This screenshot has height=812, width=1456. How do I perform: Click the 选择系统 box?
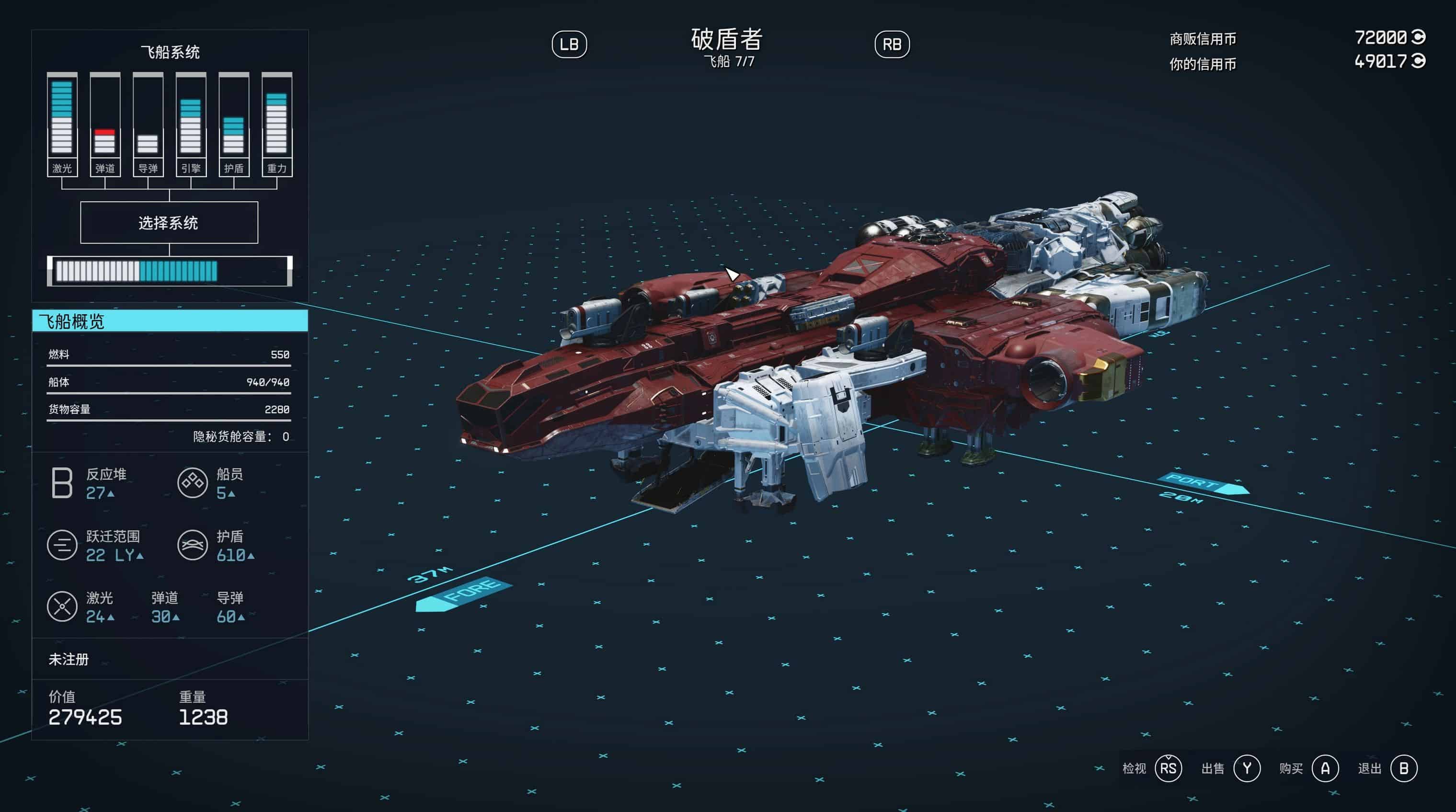click(169, 223)
